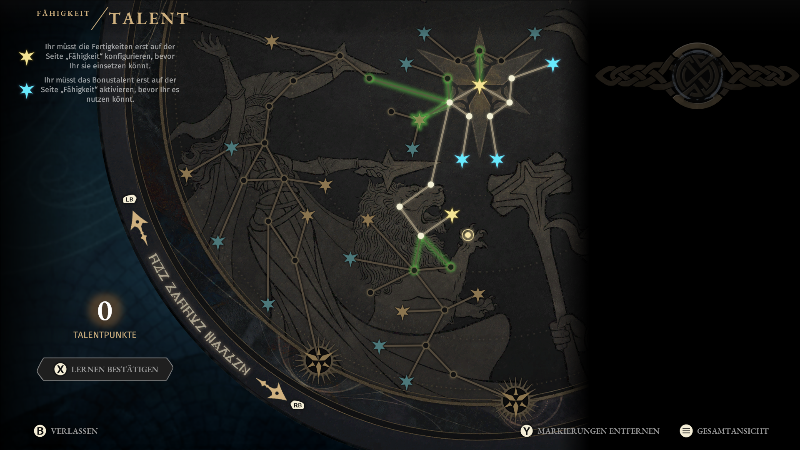Rotate the talent wheel with the RB arrow
Screen dimensions: 800x450
pos(273,389)
